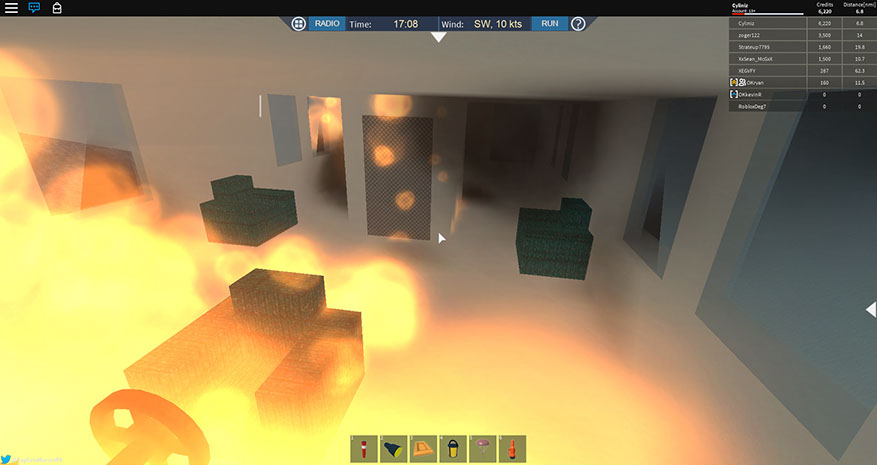This screenshot has height=465, width=877.
Task: Select the orange fire extinguisher slot
Action: (x=512, y=448)
